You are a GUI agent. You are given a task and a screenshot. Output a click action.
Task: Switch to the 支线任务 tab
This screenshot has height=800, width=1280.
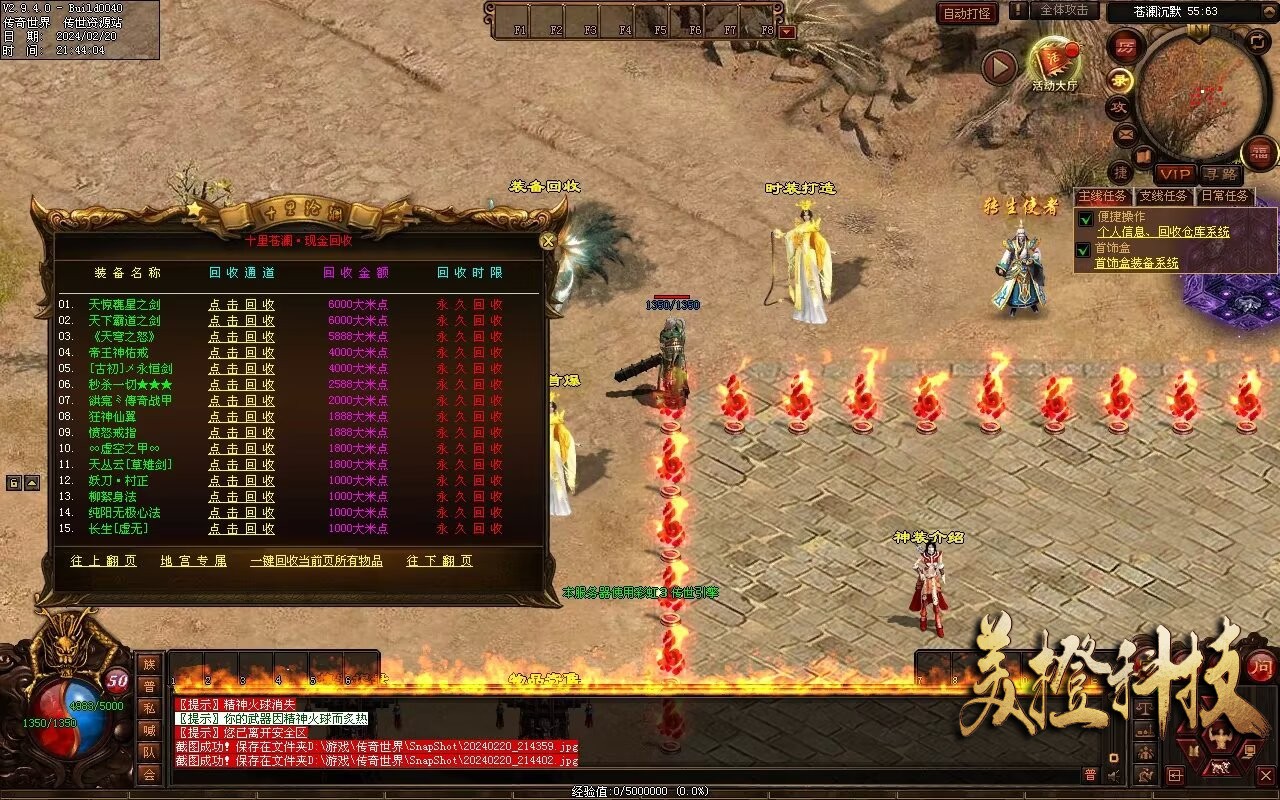coord(1164,197)
